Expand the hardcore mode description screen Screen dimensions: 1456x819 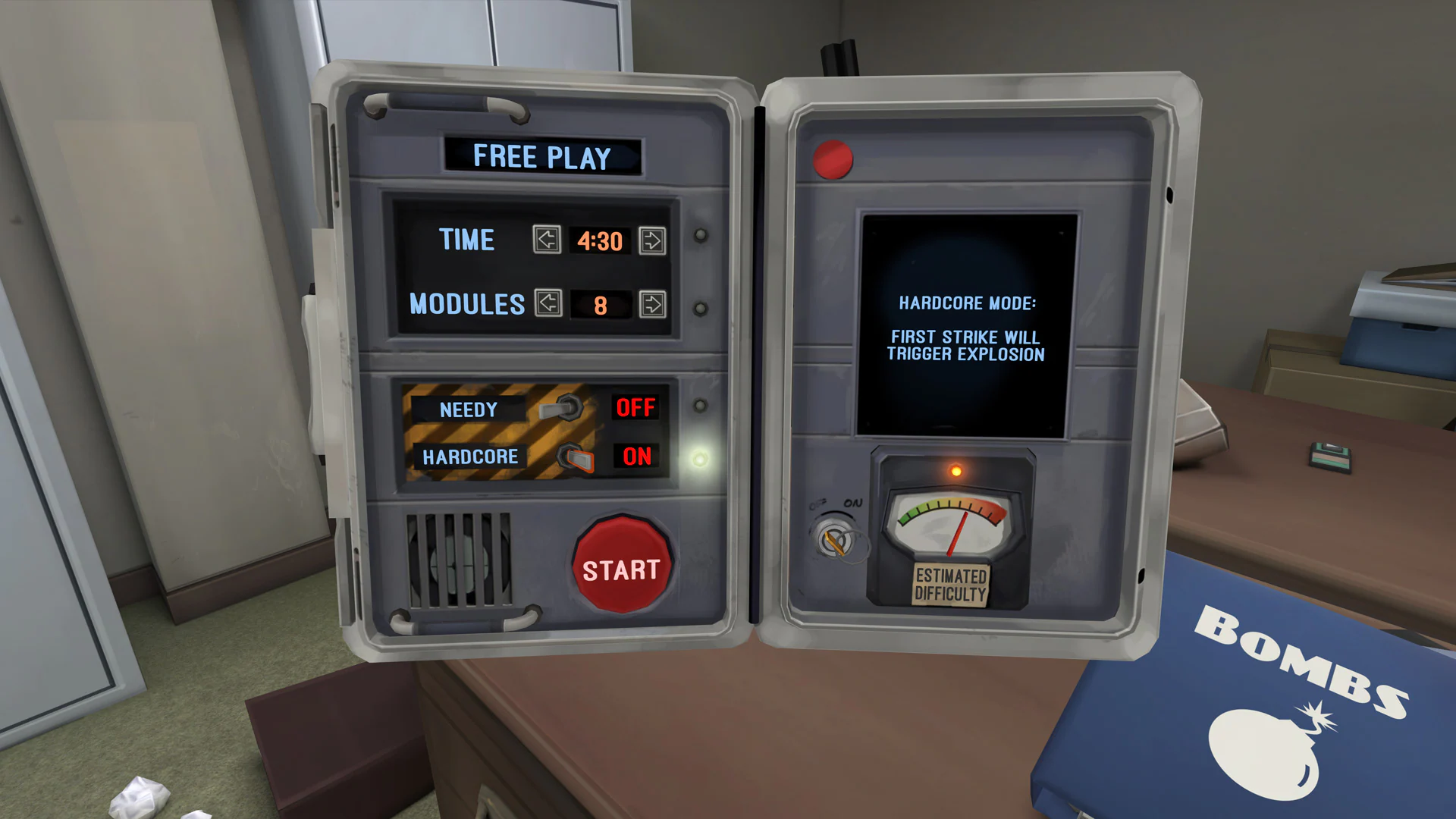(x=969, y=326)
